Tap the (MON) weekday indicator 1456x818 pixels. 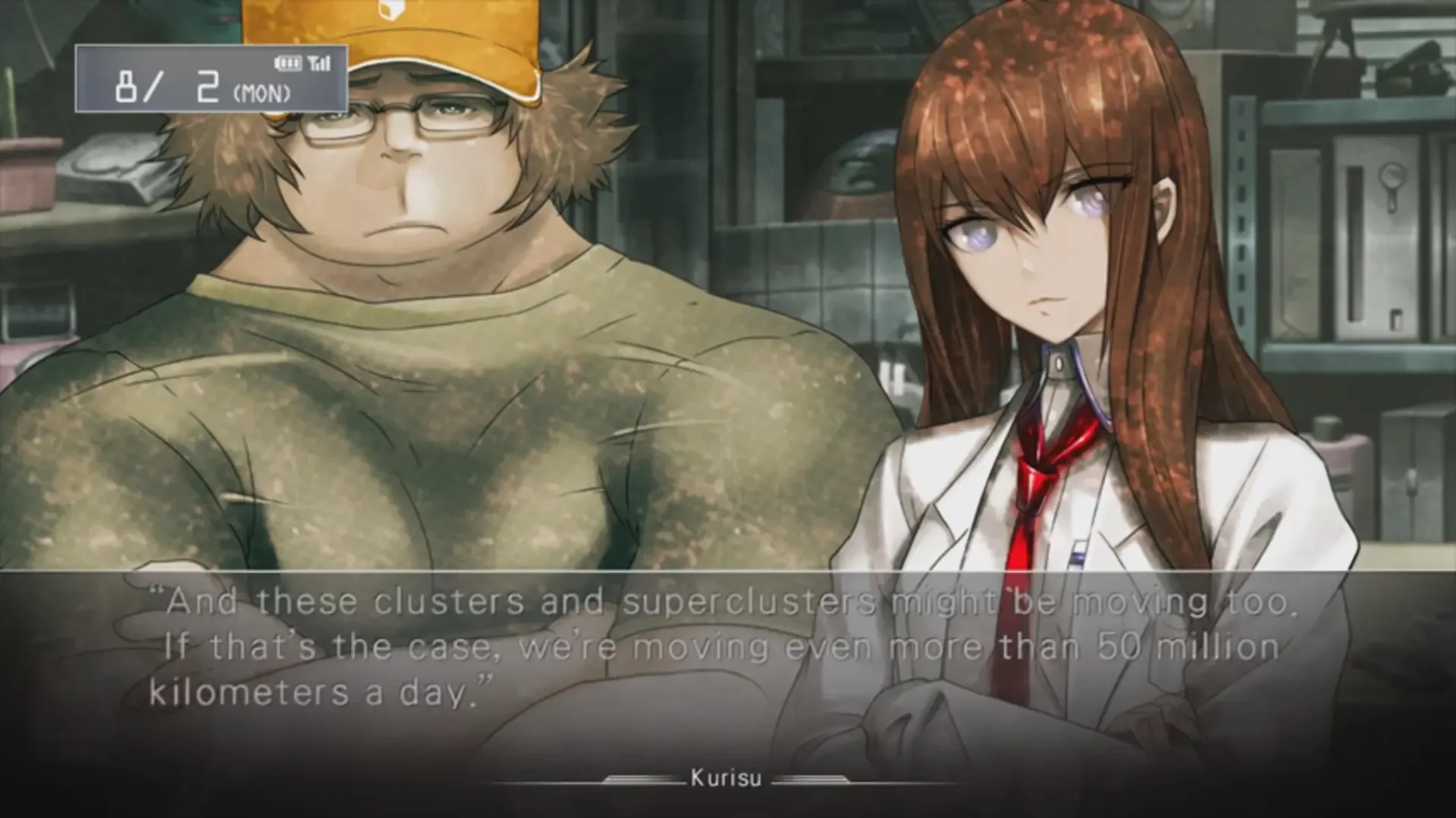(262, 94)
